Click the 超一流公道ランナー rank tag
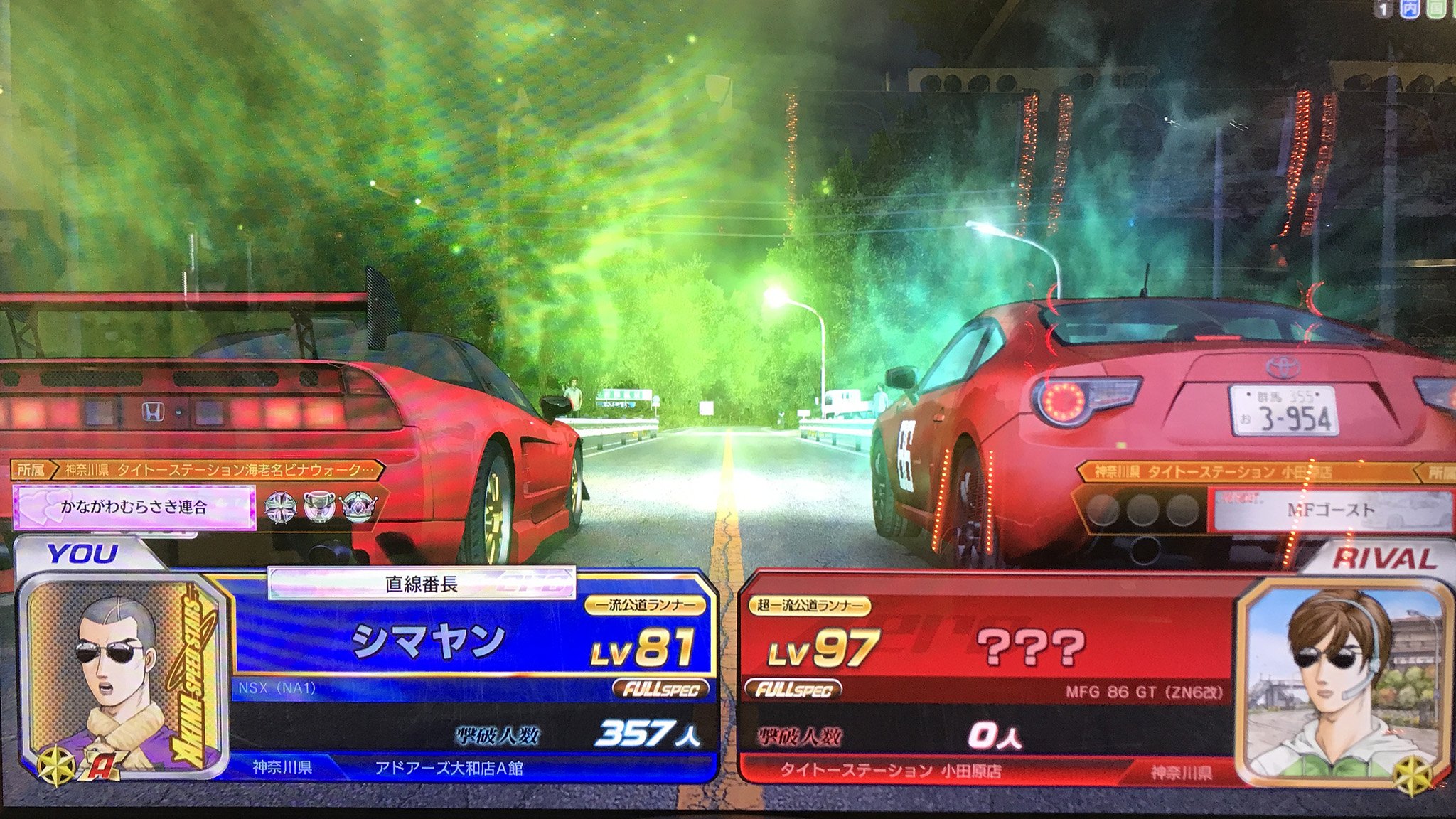The height and width of the screenshot is (819, 1456). click(x=809, y=606)
